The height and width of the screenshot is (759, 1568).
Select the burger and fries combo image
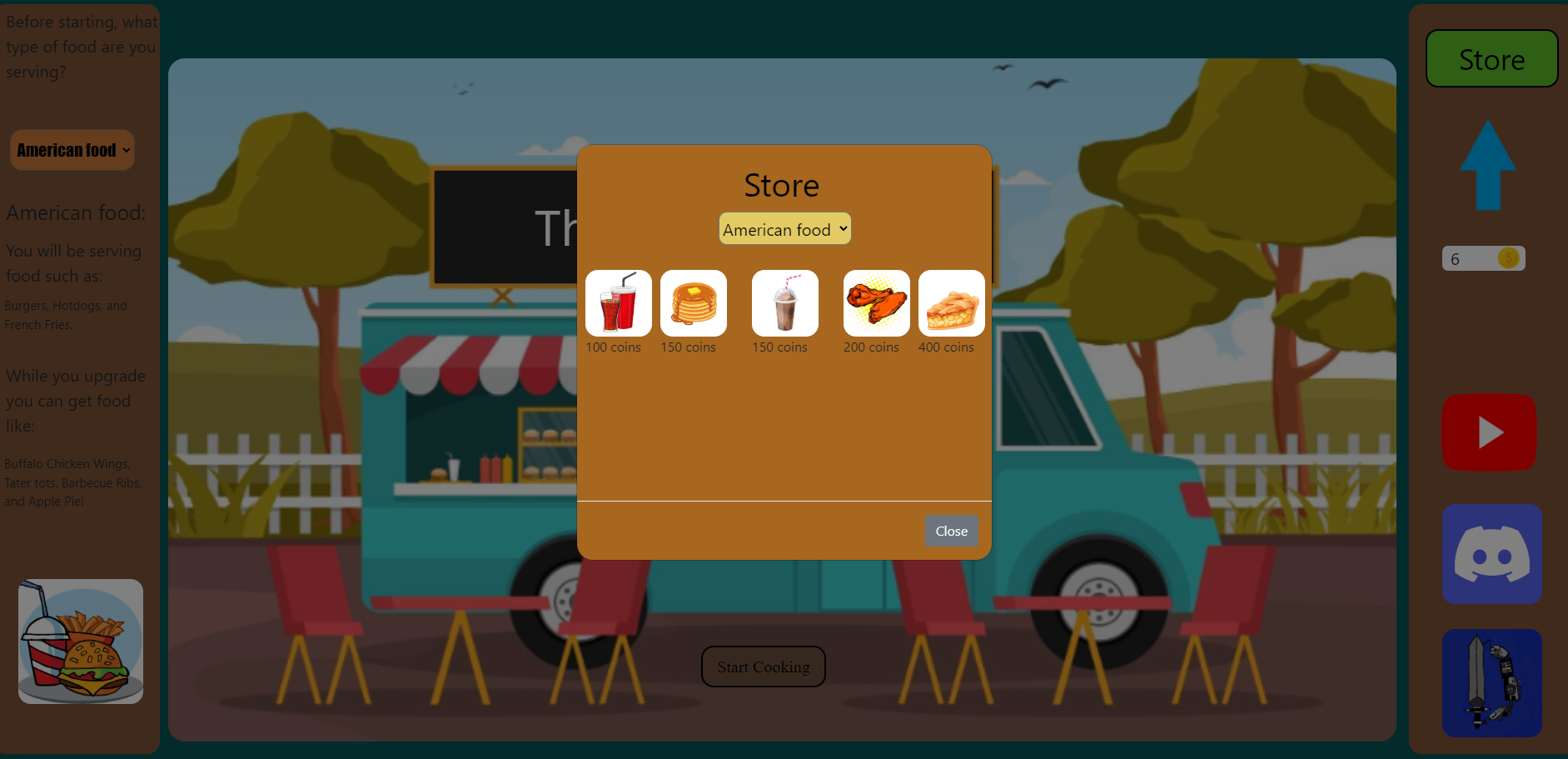(x=81, y=642)
